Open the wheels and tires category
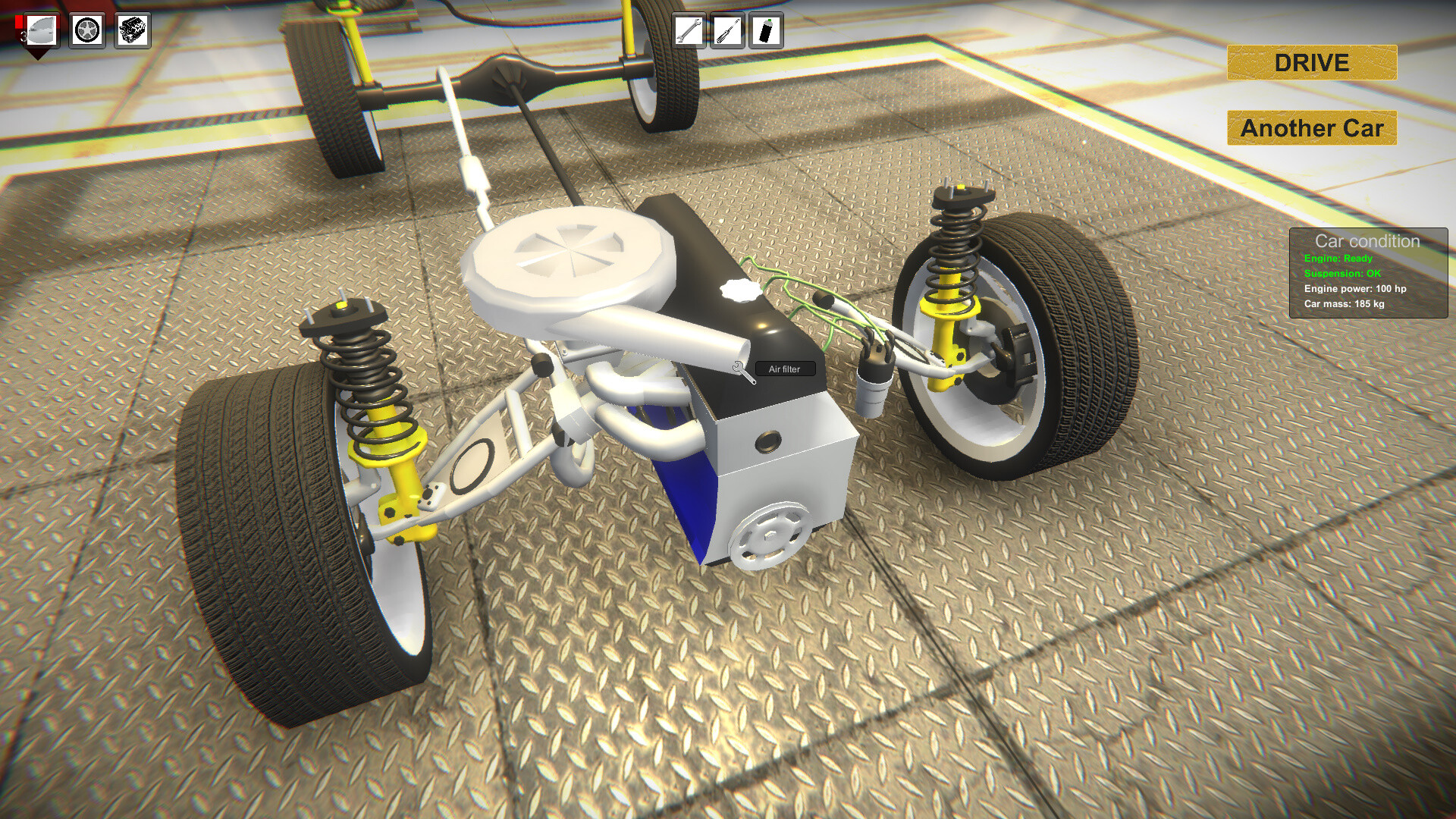 (86, 29)
